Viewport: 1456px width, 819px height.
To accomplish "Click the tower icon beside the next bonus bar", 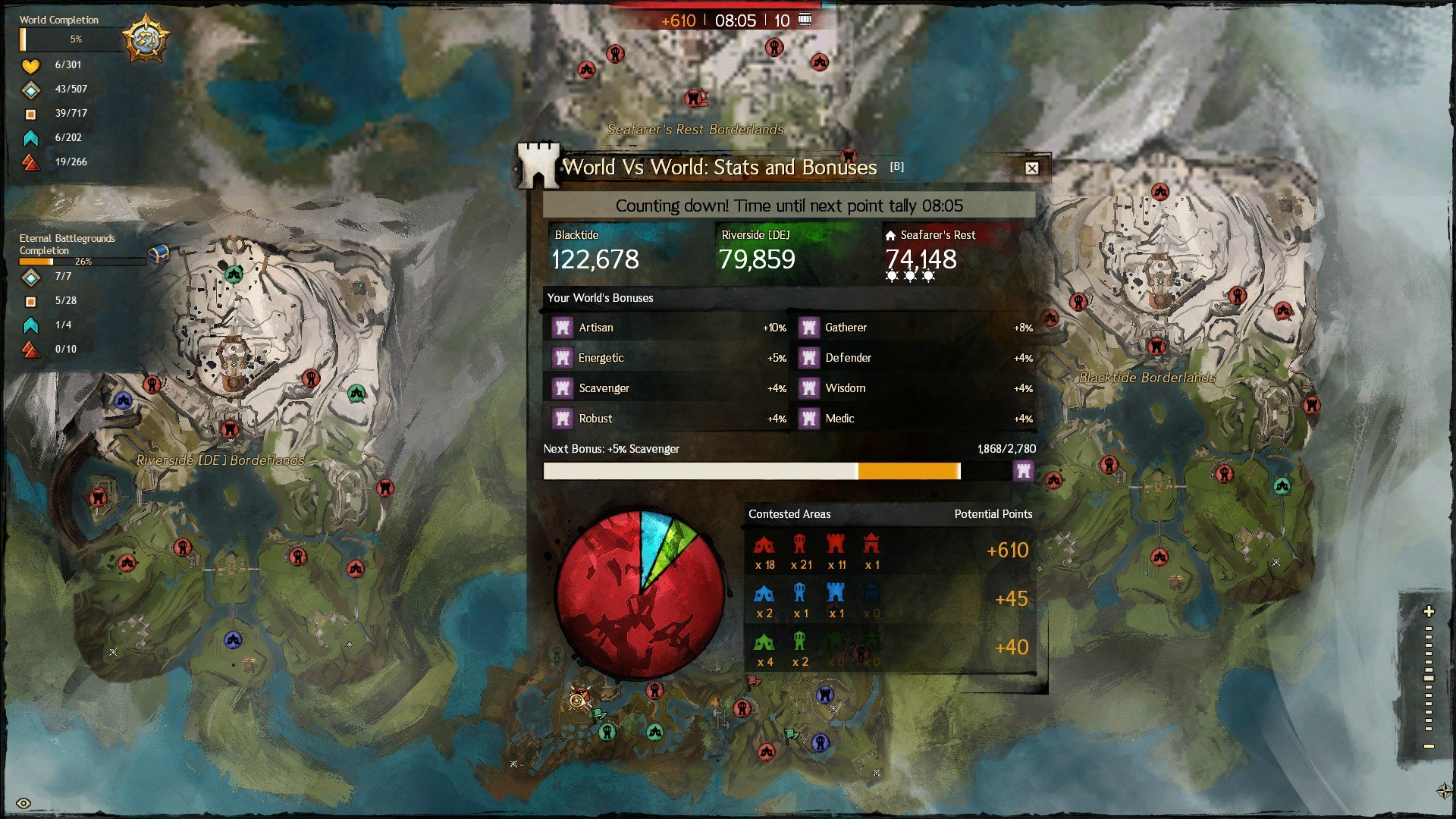I will pyautogui.click(x=1023, y=471).
